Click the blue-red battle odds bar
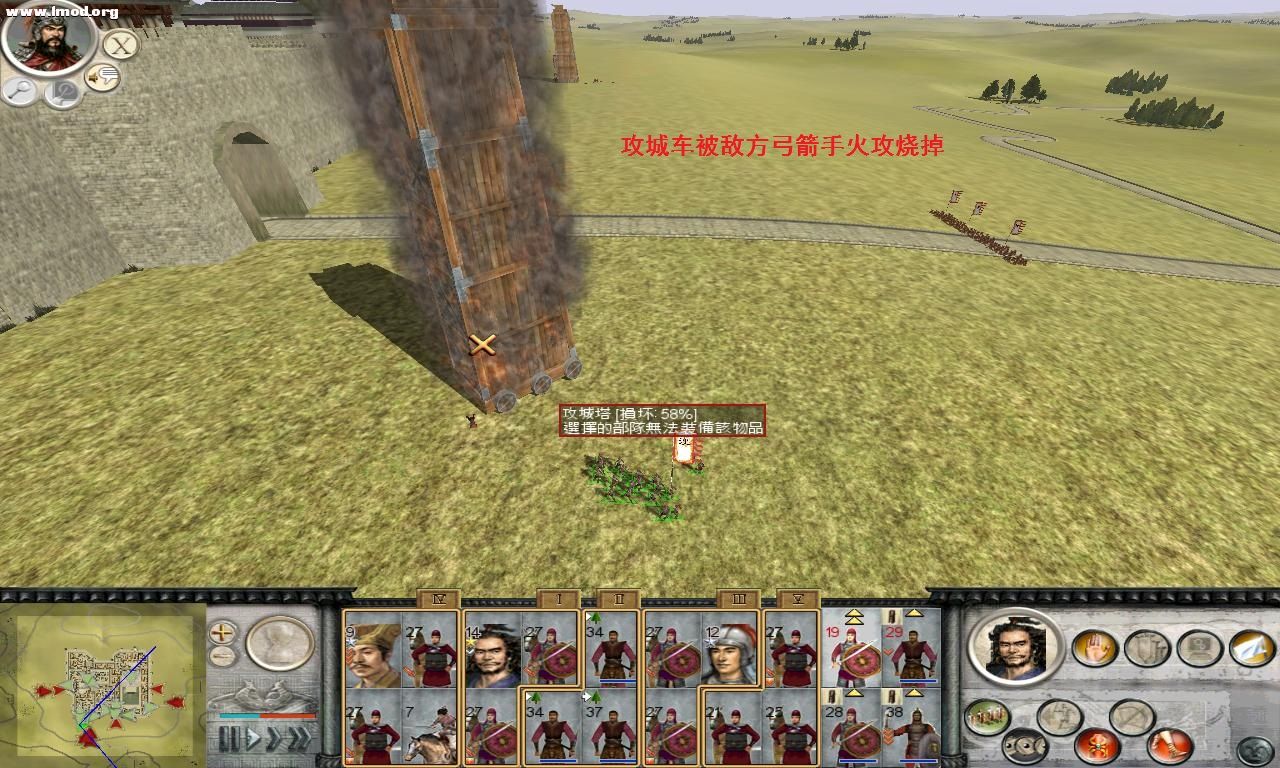1280x768 pixels. tap(266, 716)
